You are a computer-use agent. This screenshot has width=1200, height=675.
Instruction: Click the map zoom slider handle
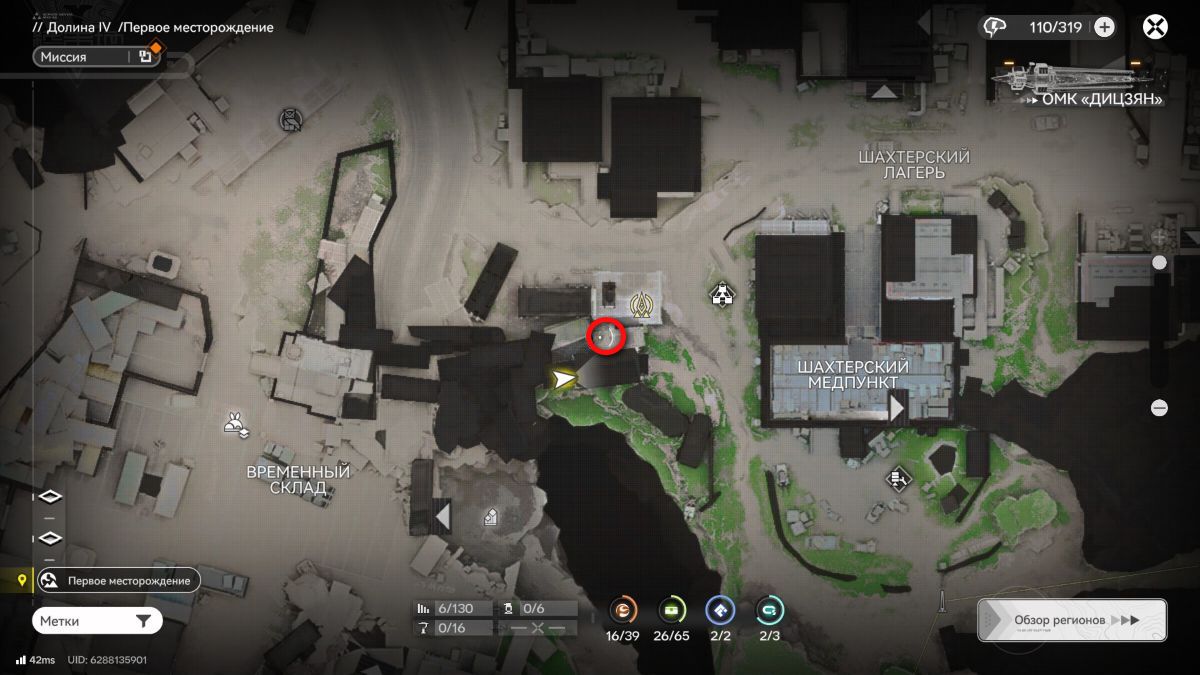[1159, 263]
